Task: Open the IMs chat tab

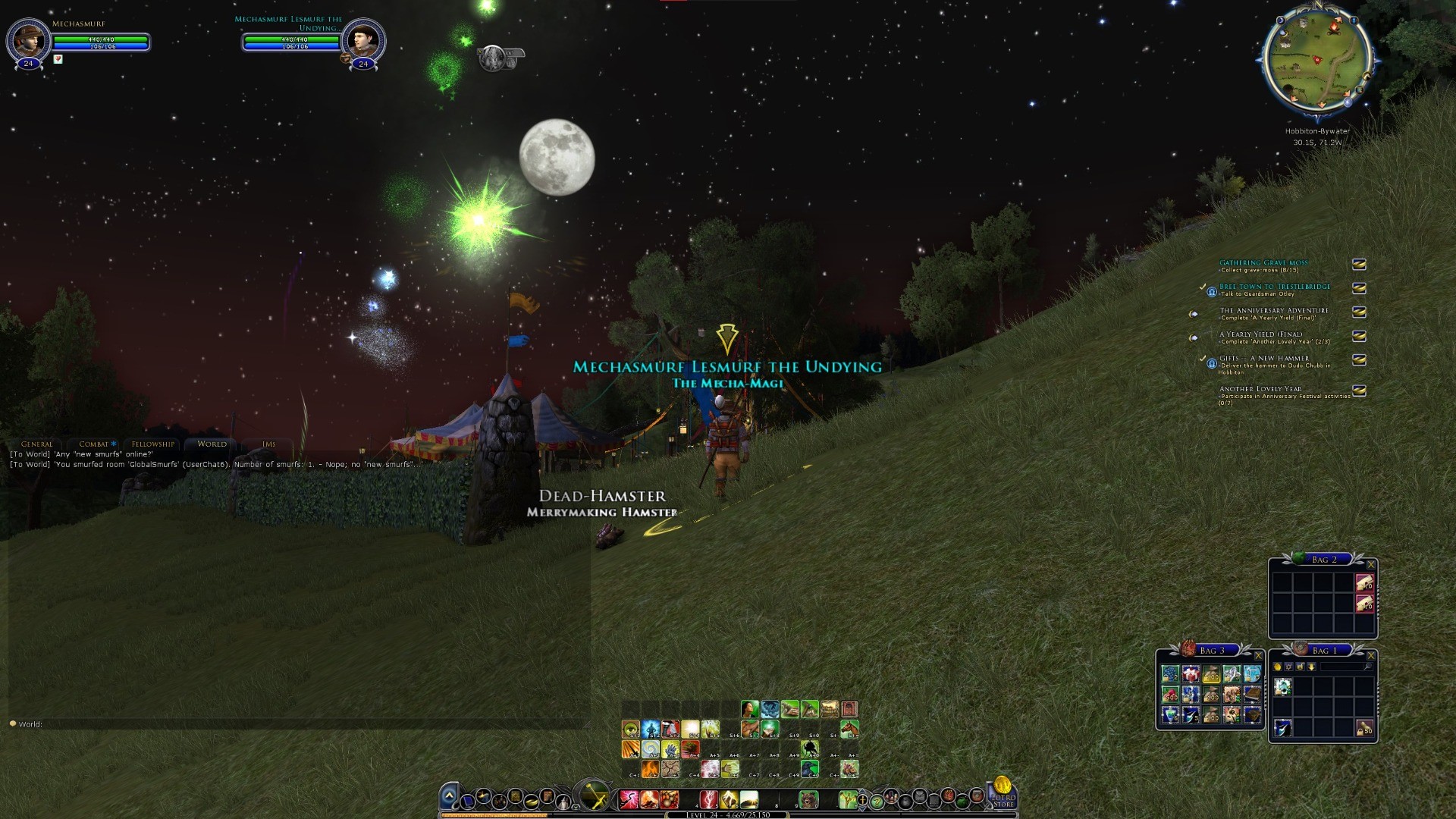Action: 268,444
